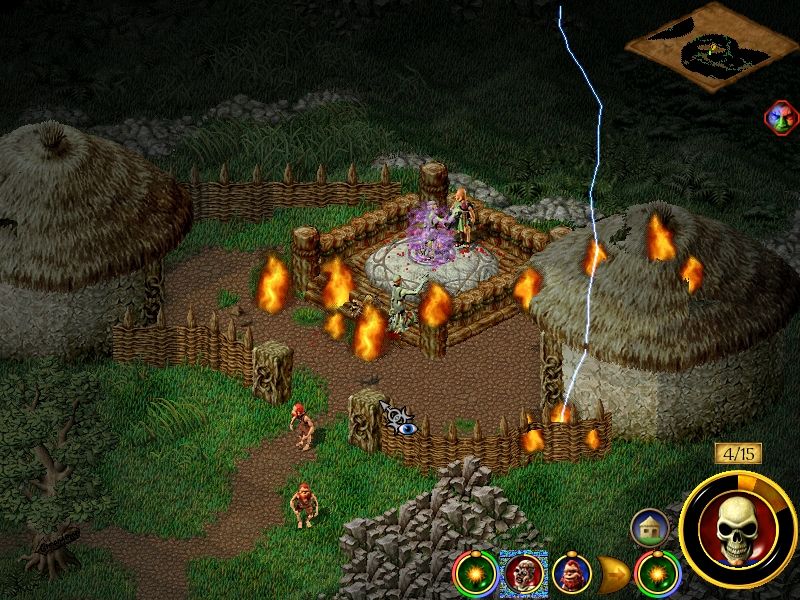Screen dimensions: 800x600
Task: Click the thatched hut icon
Action: (649, 526)
